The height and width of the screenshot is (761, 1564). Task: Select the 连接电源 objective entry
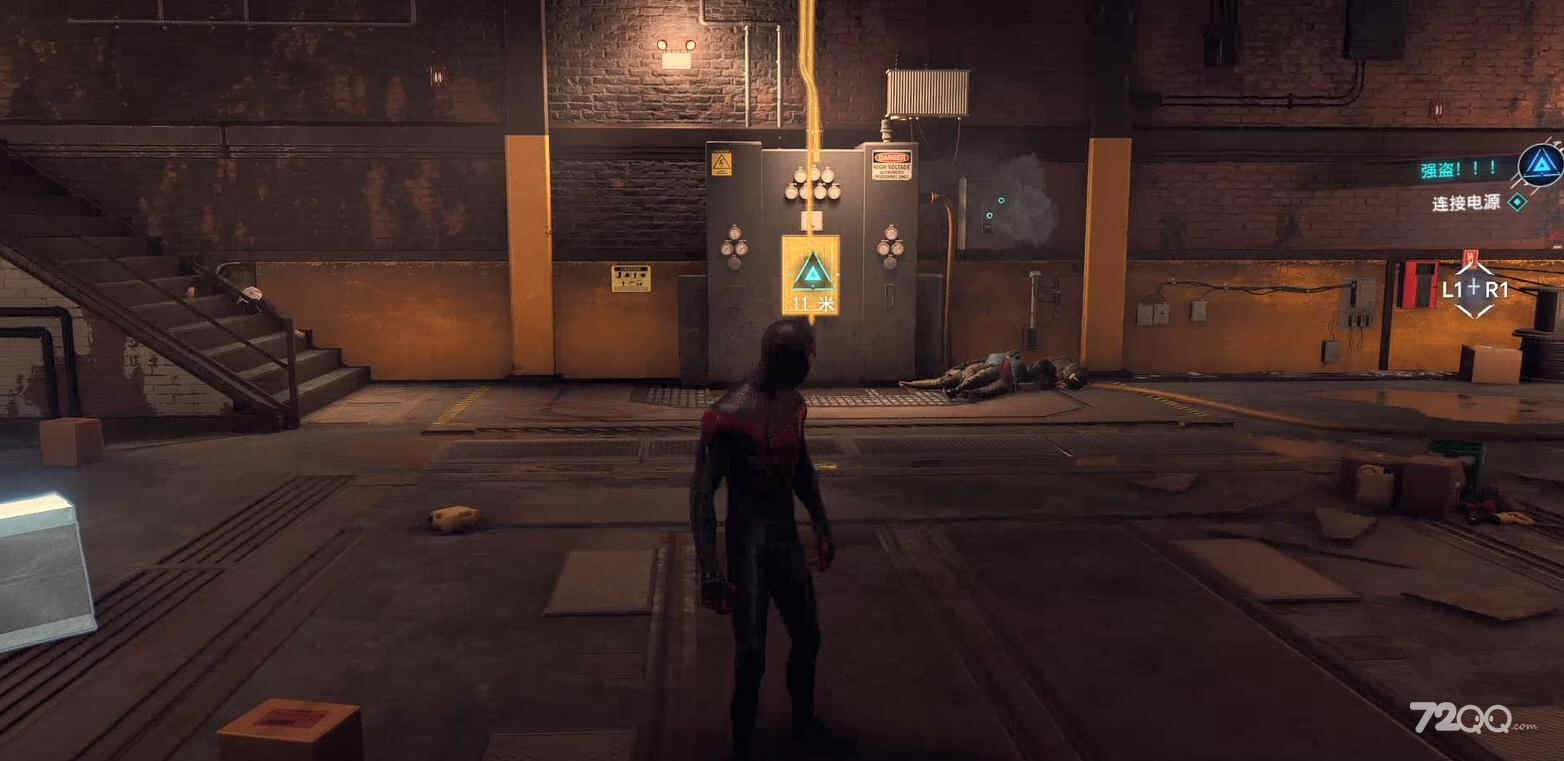1466,203
